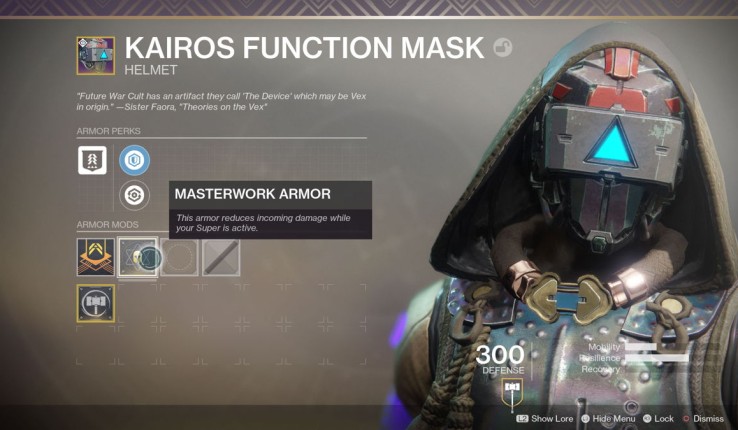Image resolution: width=738 pixels, height=430 pixels.
Task: Choose the unselected dark circular armor perk
Action: click(x=134, y=195)
